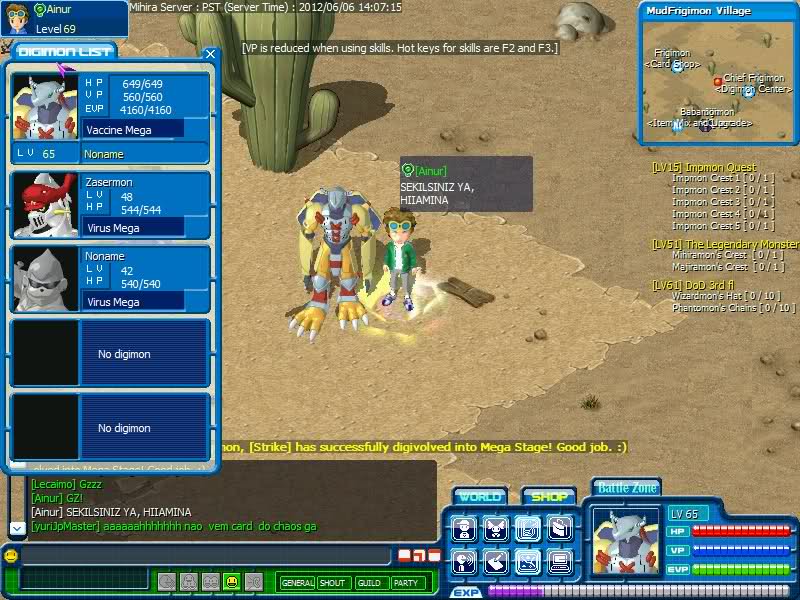Image resolution: width=800 pixels, height=600 pixels.
Task: Select the GUILD chat channel
Action: [x=369, y=583]
